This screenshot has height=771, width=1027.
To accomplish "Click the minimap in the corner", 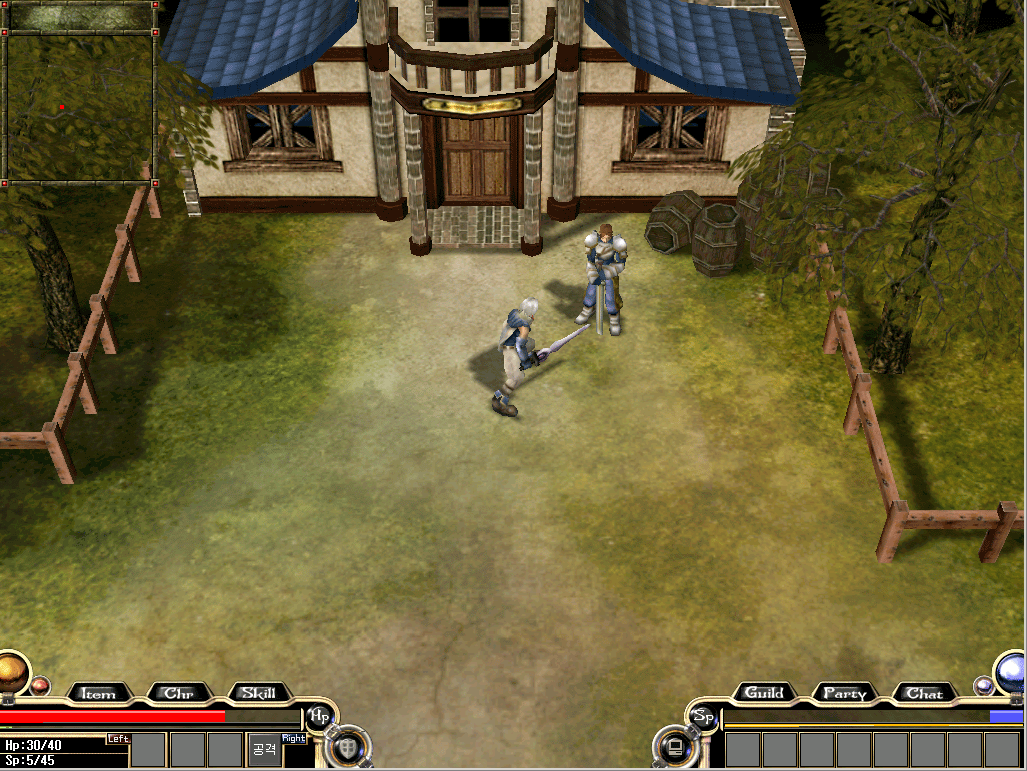I will pos(80,108).
